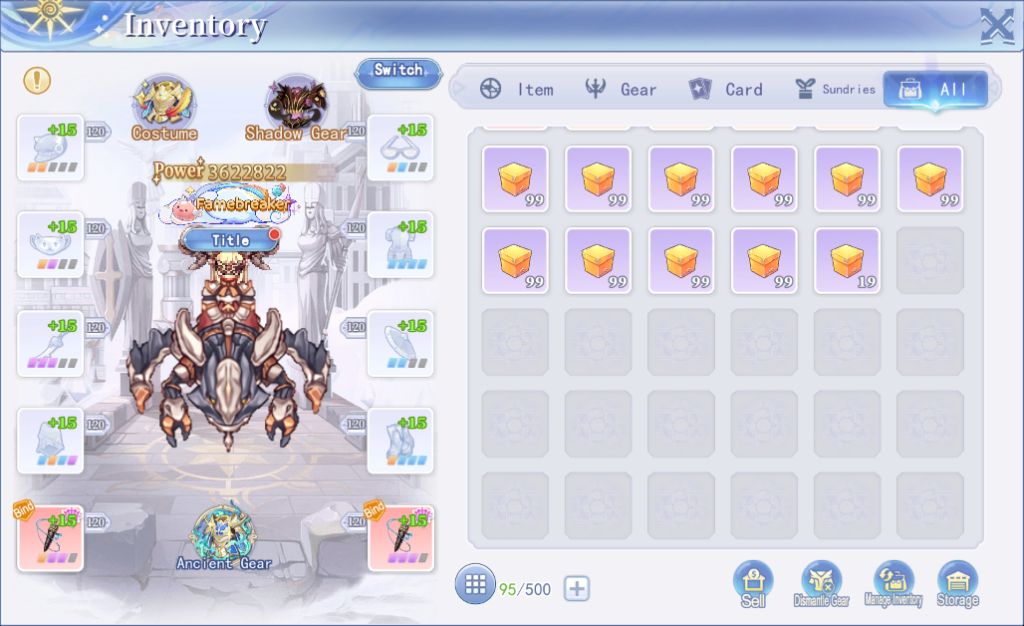
Task: Open the Gear tab
Action: (x=621, y=89)
